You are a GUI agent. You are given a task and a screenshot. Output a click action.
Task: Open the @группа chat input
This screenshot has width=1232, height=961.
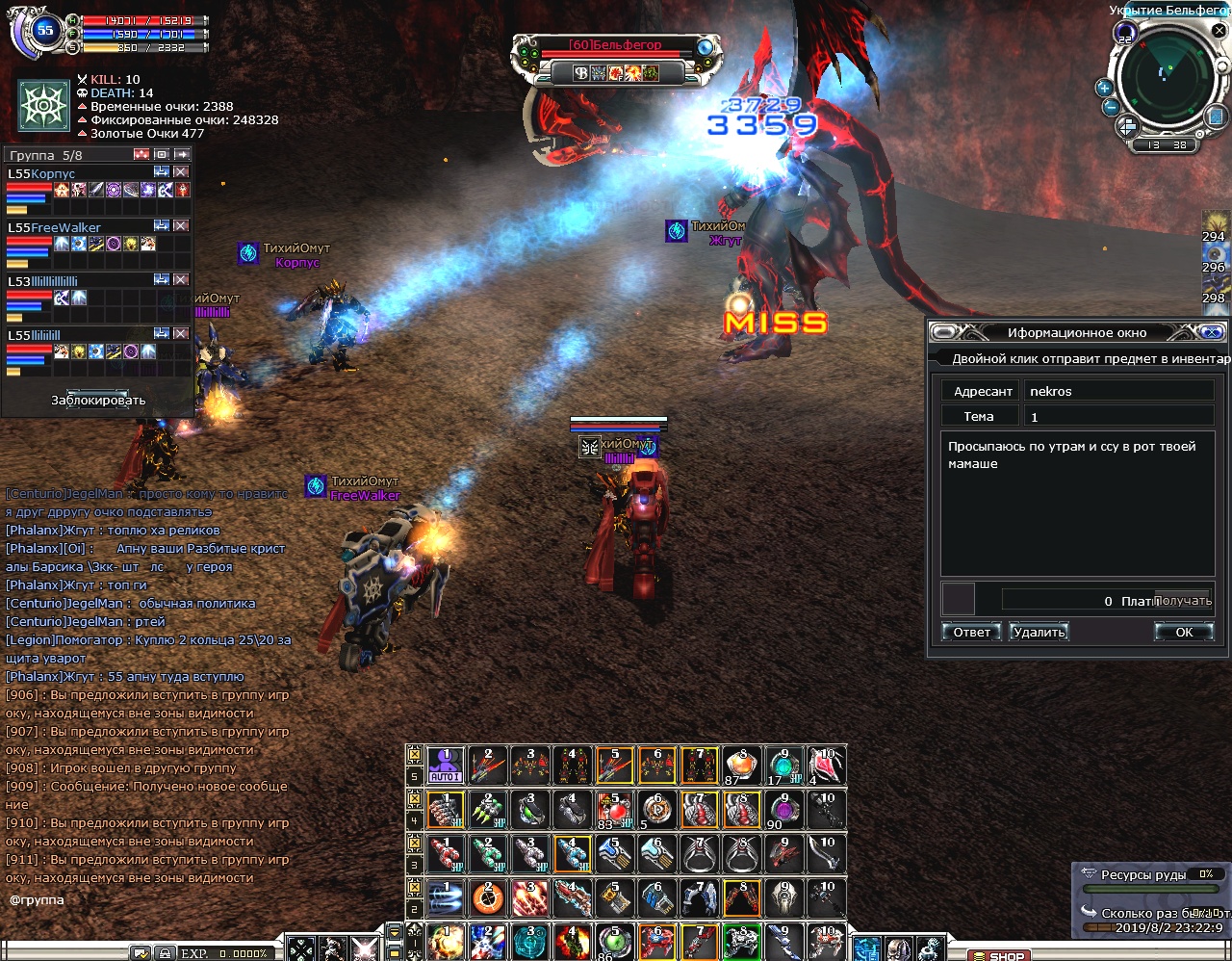pos(37,900)
